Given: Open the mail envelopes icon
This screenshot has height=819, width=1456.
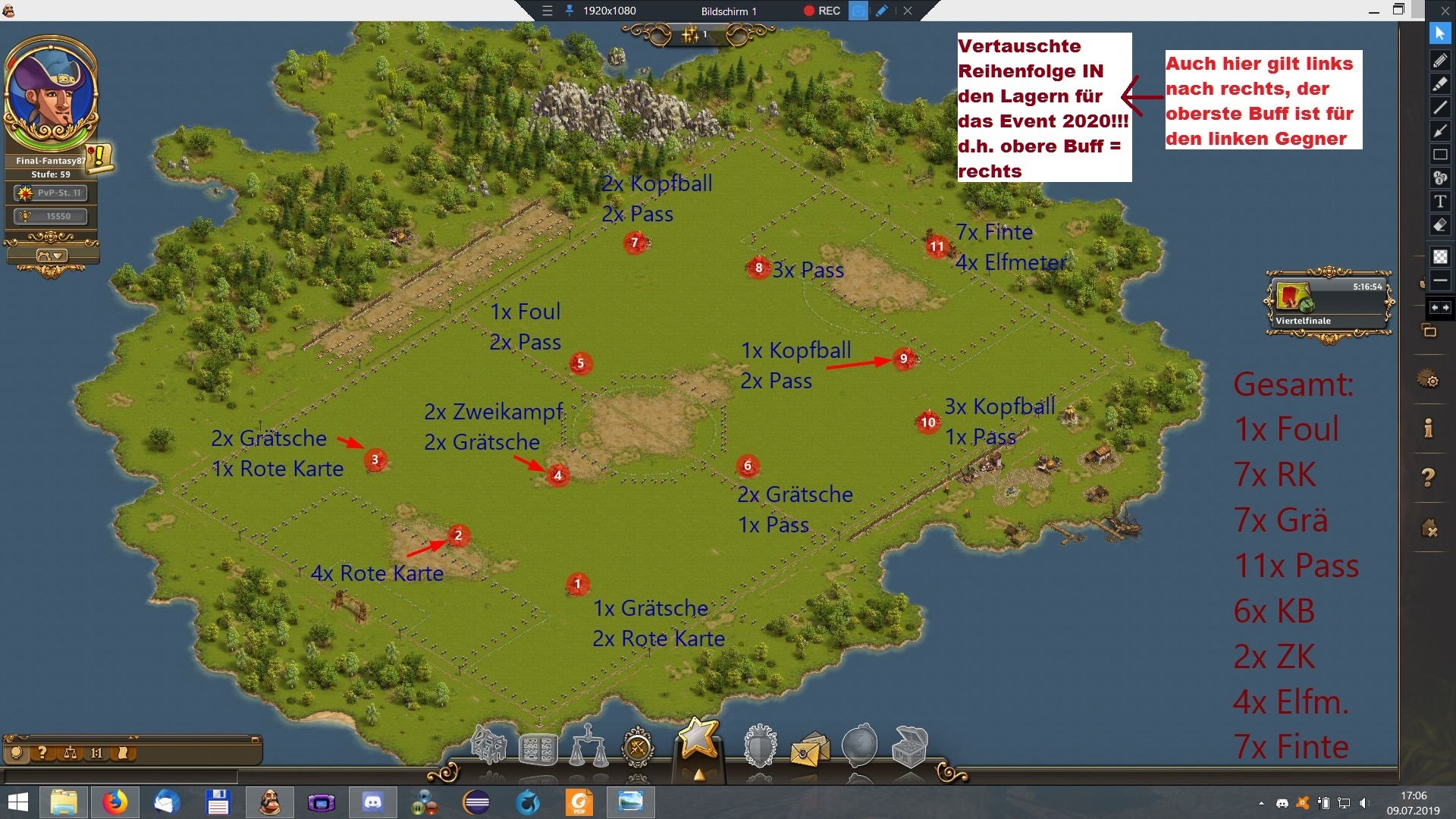Looking at the screenshot, I should pos(809,751).
